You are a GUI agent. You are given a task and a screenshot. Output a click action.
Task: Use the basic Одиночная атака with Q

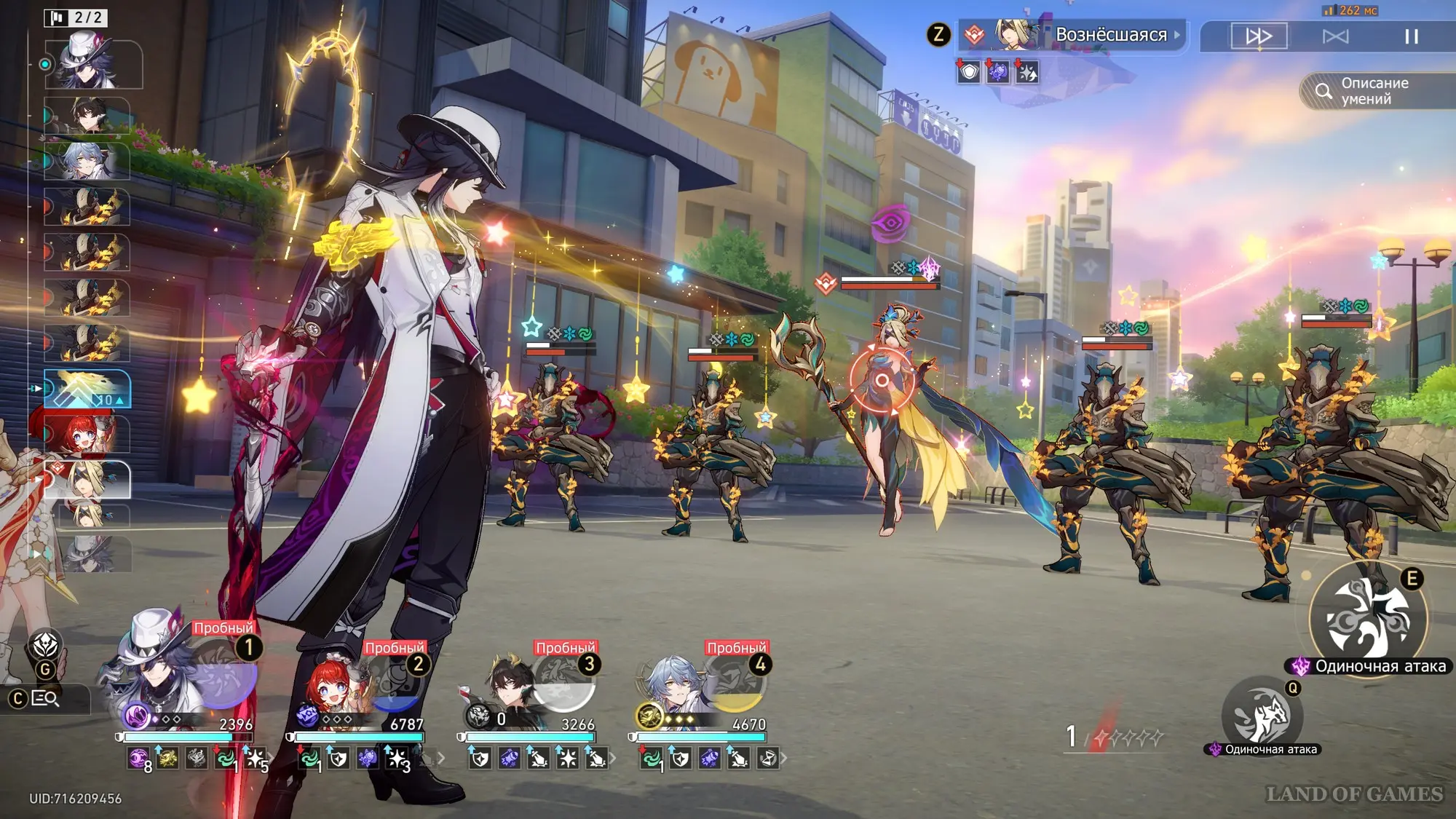pos(1262,715)
